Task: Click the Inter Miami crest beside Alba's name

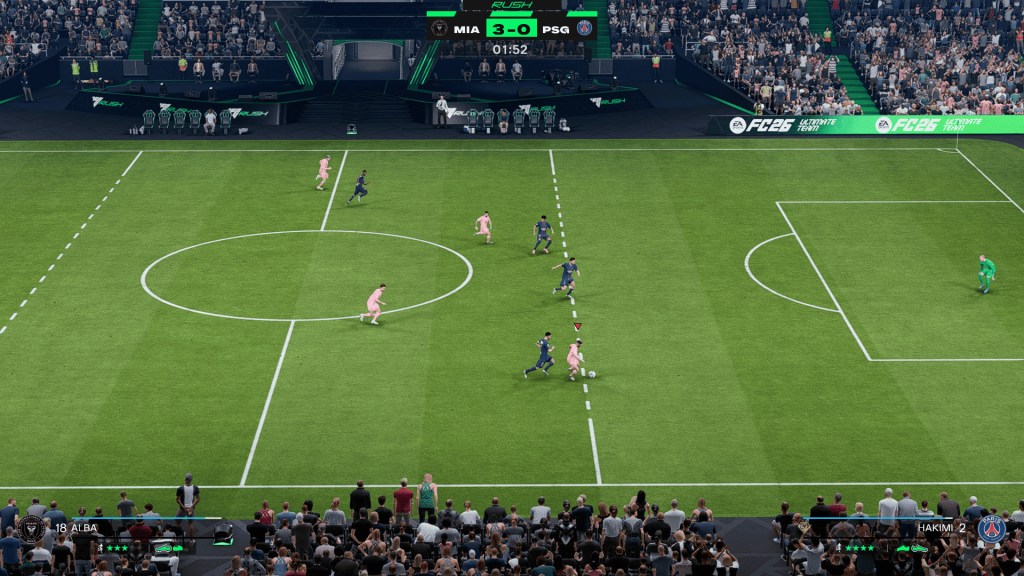Action: (31, 529)
